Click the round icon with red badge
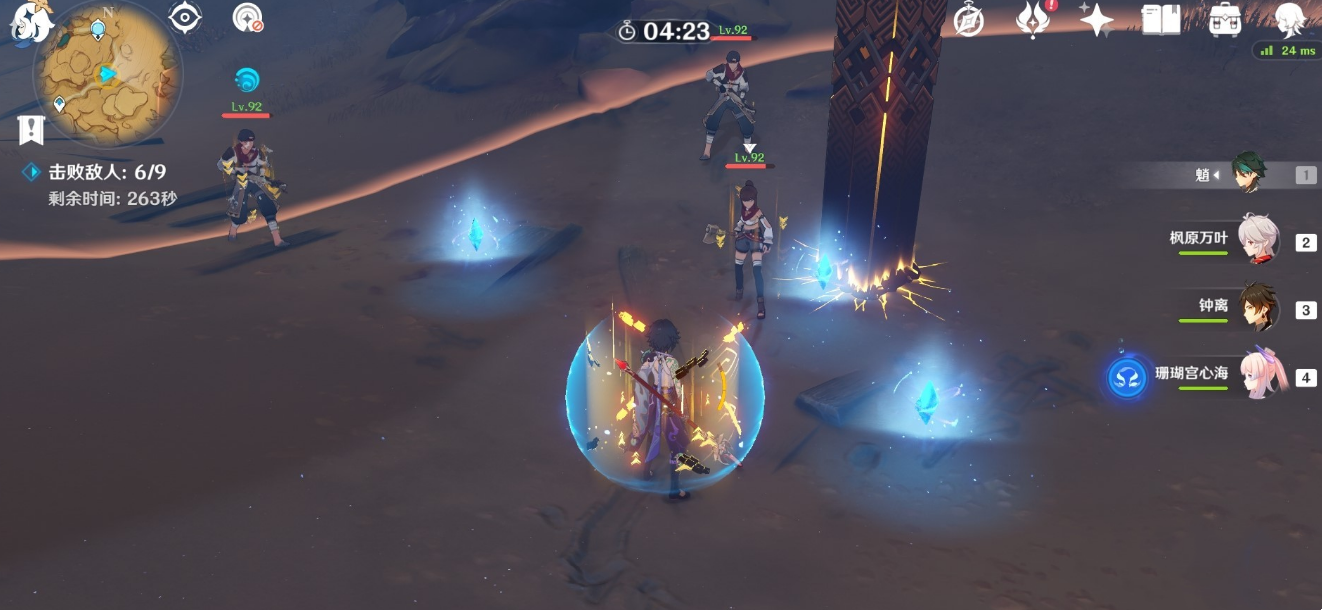Viewport: 1322px width, 610px height. [x=247, y=18]
